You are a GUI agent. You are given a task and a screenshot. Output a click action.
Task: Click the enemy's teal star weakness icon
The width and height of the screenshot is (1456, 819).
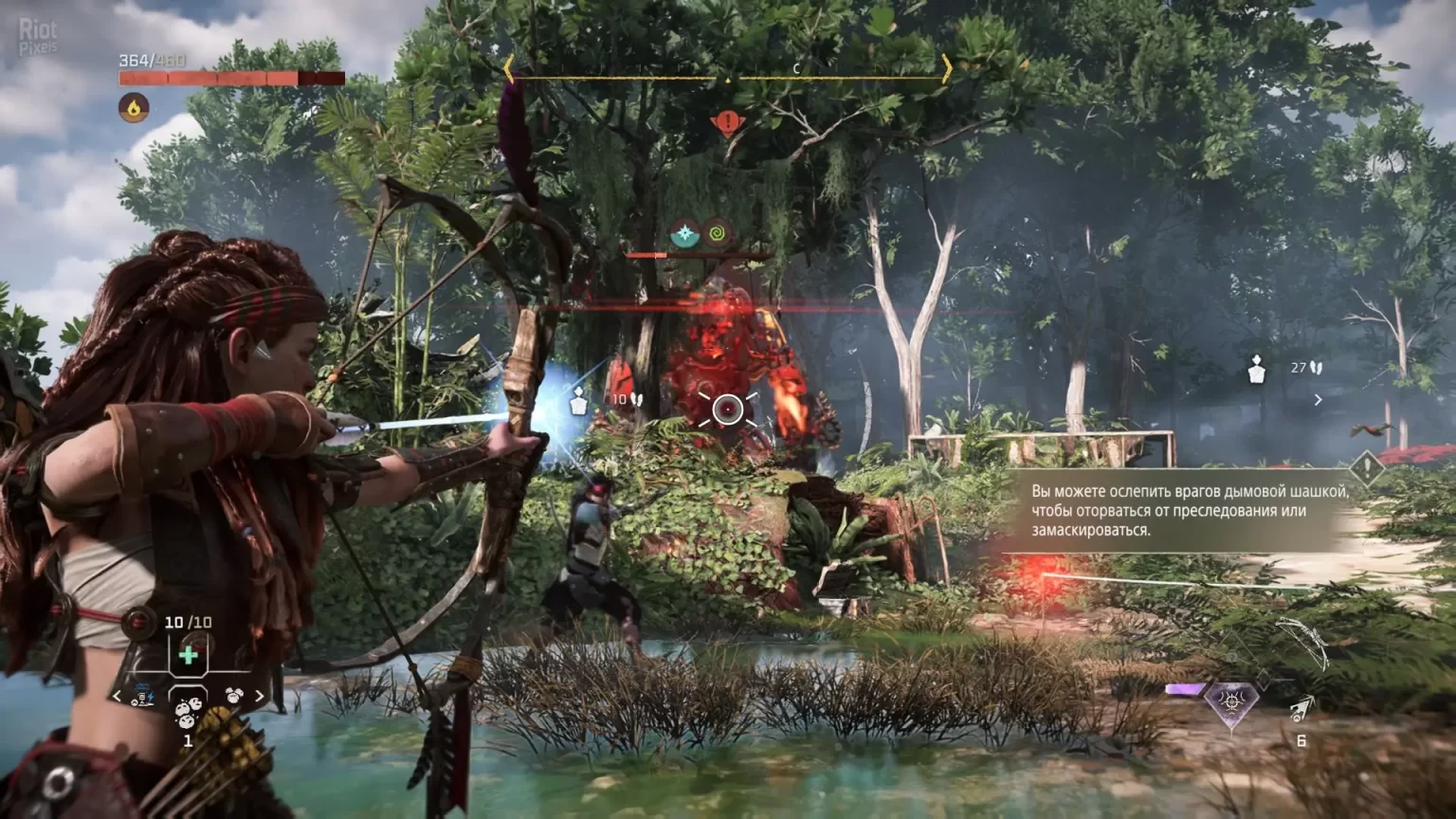[x=684, y=233]
